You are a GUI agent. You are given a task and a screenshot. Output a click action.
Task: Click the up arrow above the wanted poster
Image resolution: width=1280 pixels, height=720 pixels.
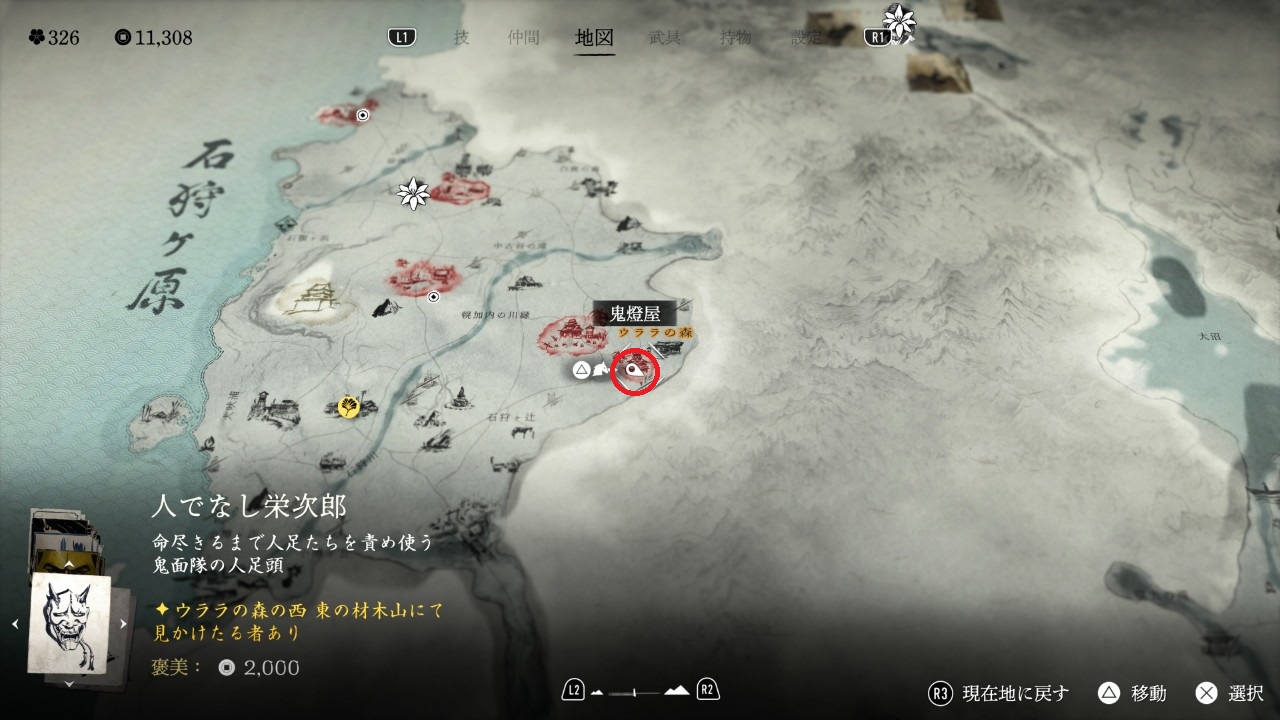click(x=69, y=564)
